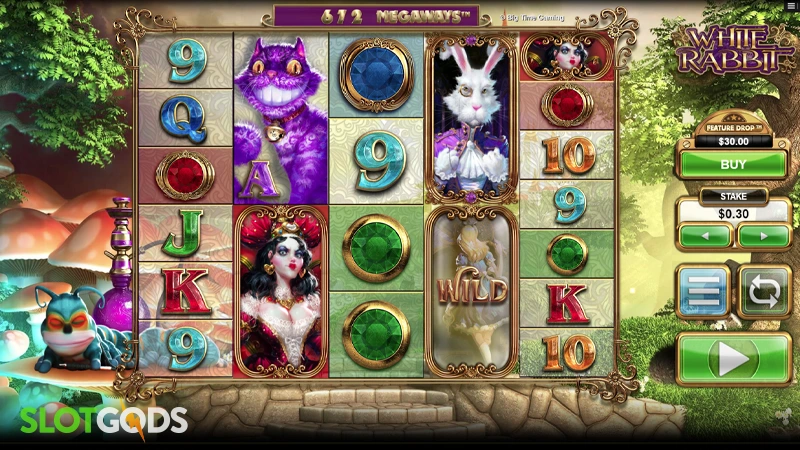Open the blue hamburger menu

pos(704,292)
